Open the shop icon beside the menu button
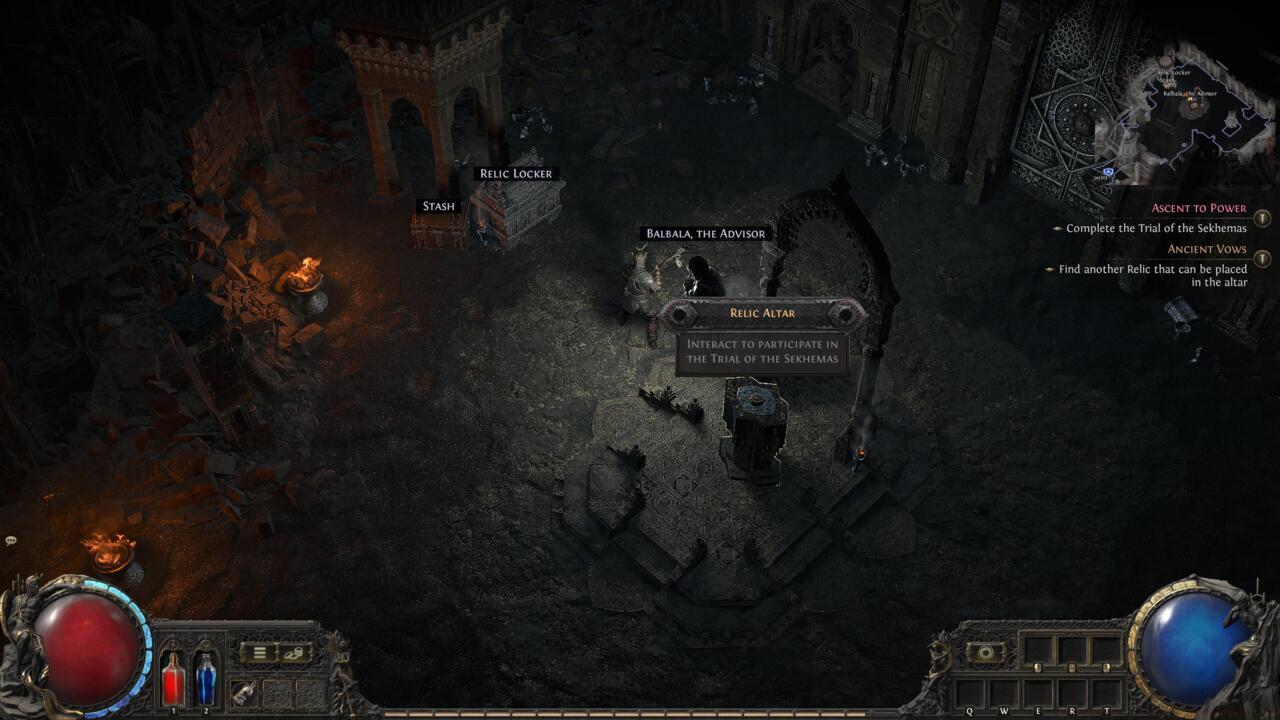 pyautogui.click(x=294, y=653)
